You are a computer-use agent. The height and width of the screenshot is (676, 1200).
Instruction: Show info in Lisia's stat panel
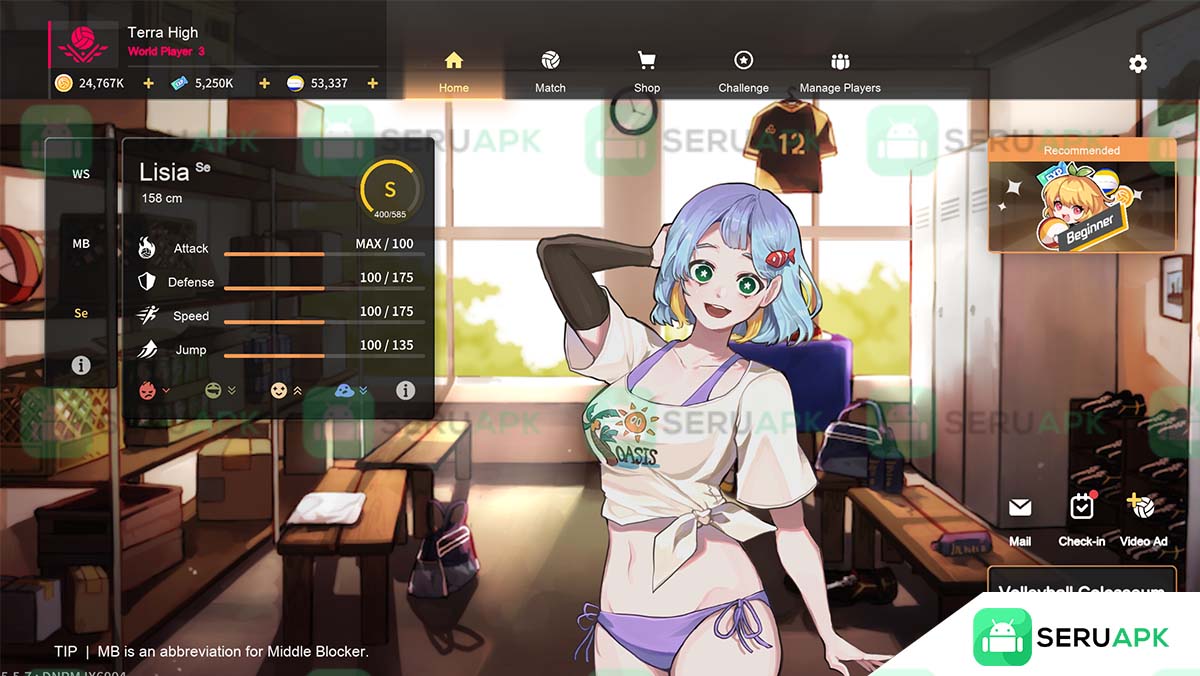405,391
